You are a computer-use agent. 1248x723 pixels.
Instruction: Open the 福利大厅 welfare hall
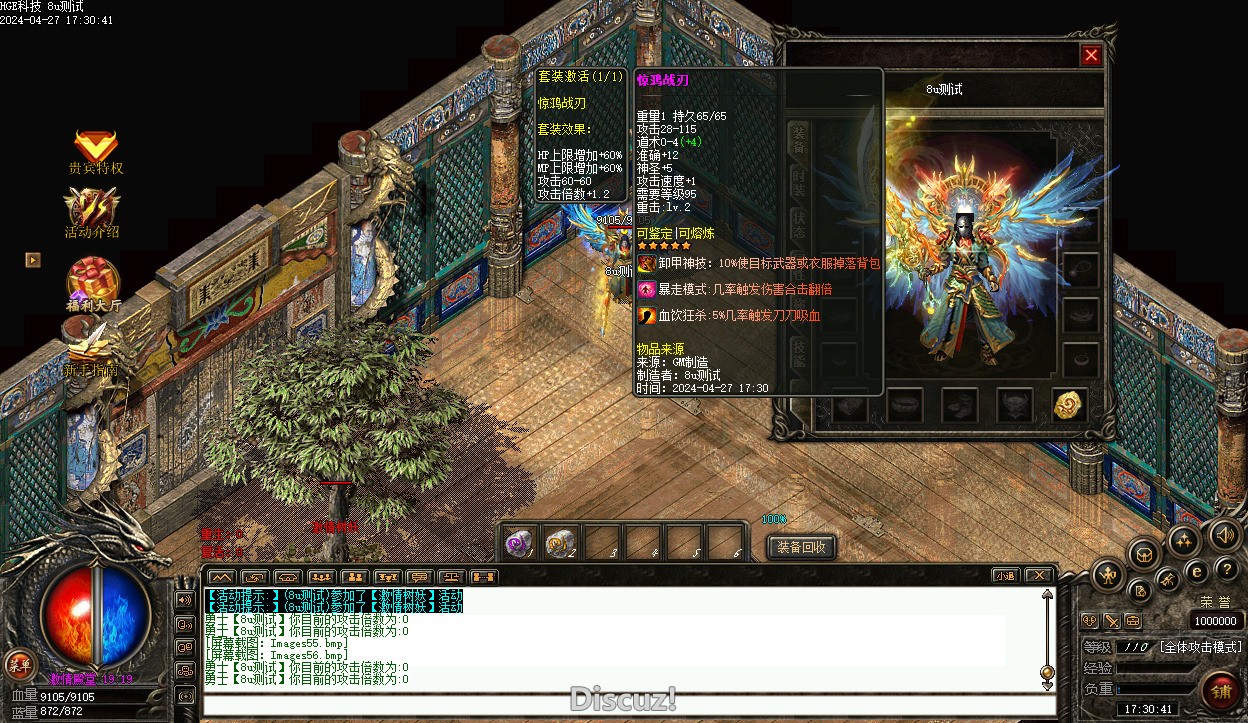[93, 282]
